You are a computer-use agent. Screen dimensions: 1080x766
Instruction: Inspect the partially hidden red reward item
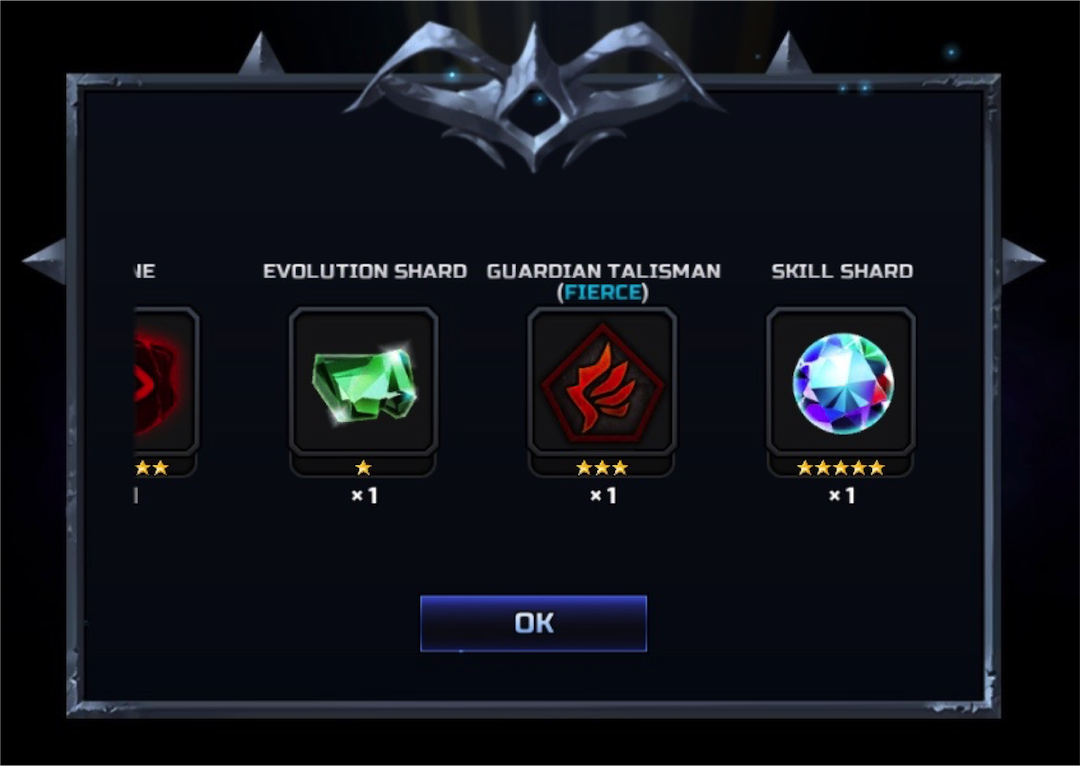pos(164,382)
